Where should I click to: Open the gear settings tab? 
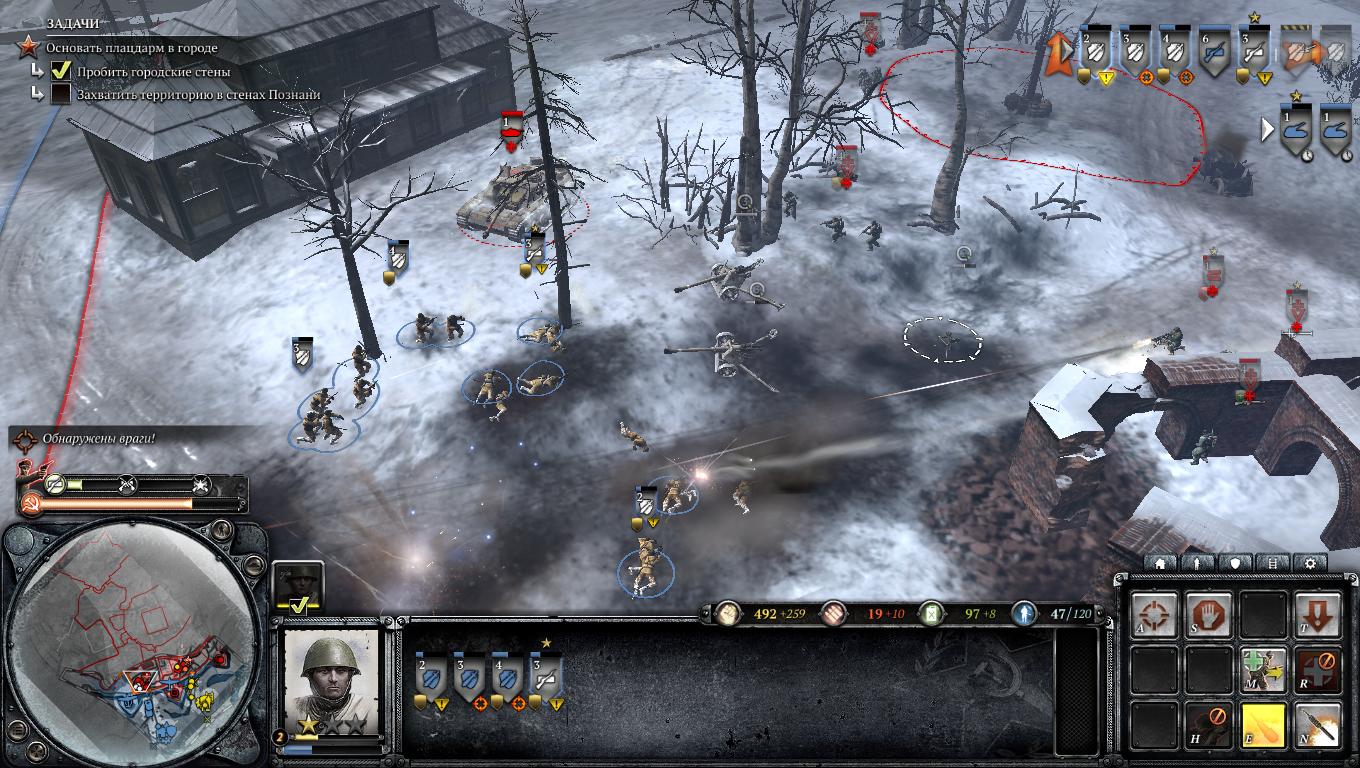click(1310, 563)
